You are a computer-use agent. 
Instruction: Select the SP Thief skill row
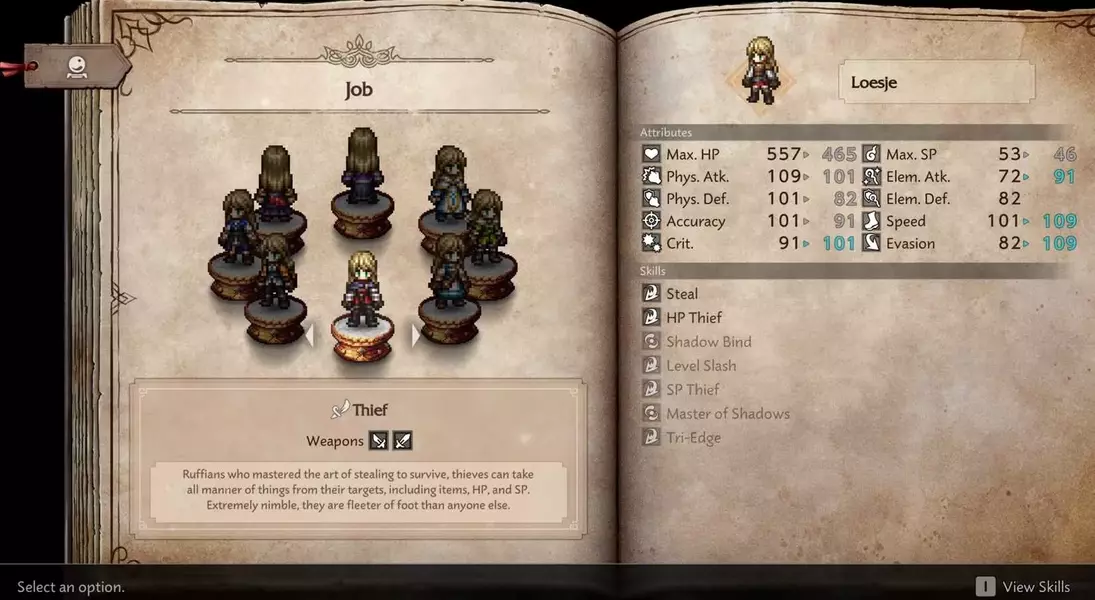(692, 390)
